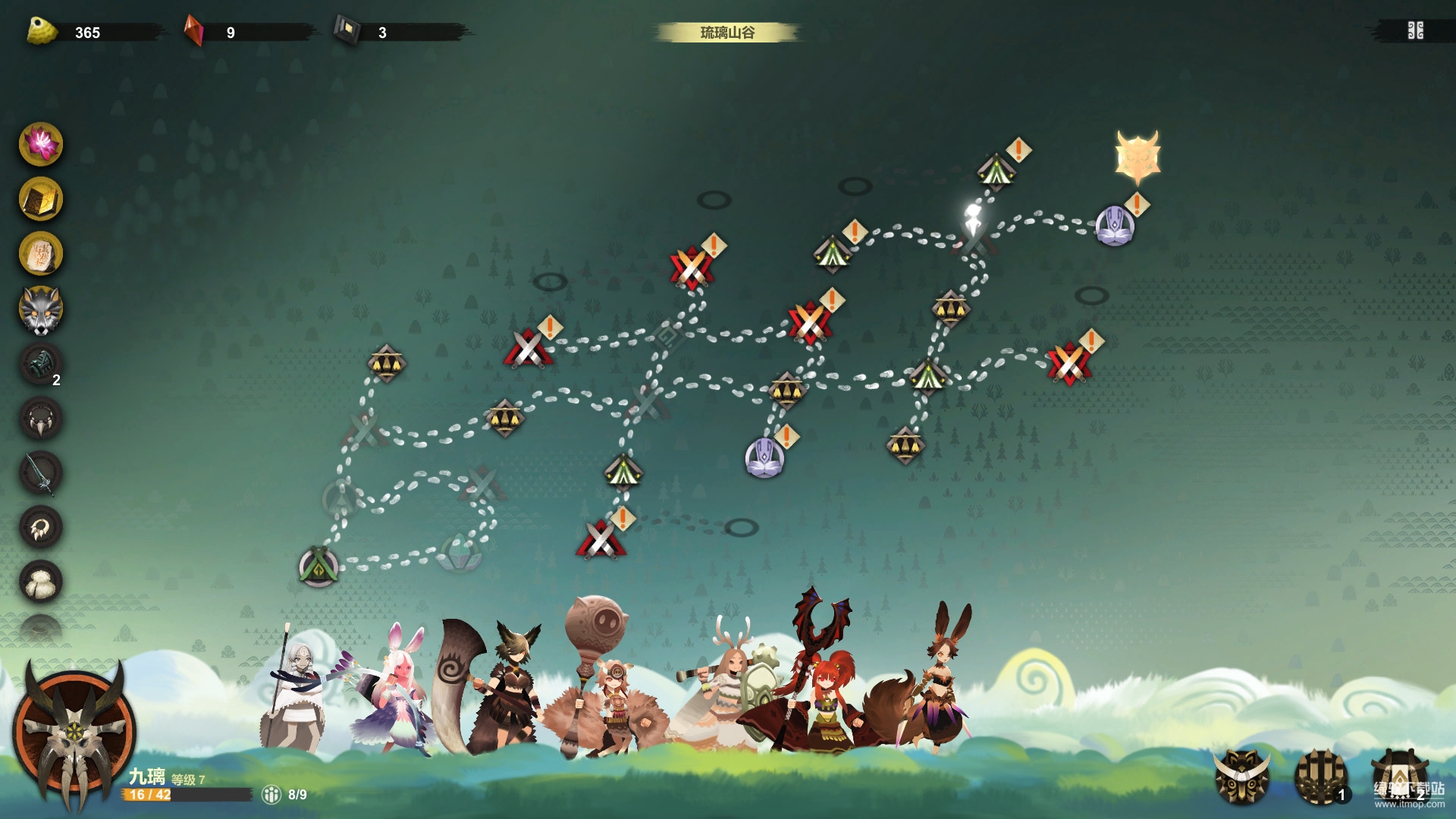1456x819 pixels.
Task: View the rune-inscribed scroll relic
Action: tap(41, 253)
